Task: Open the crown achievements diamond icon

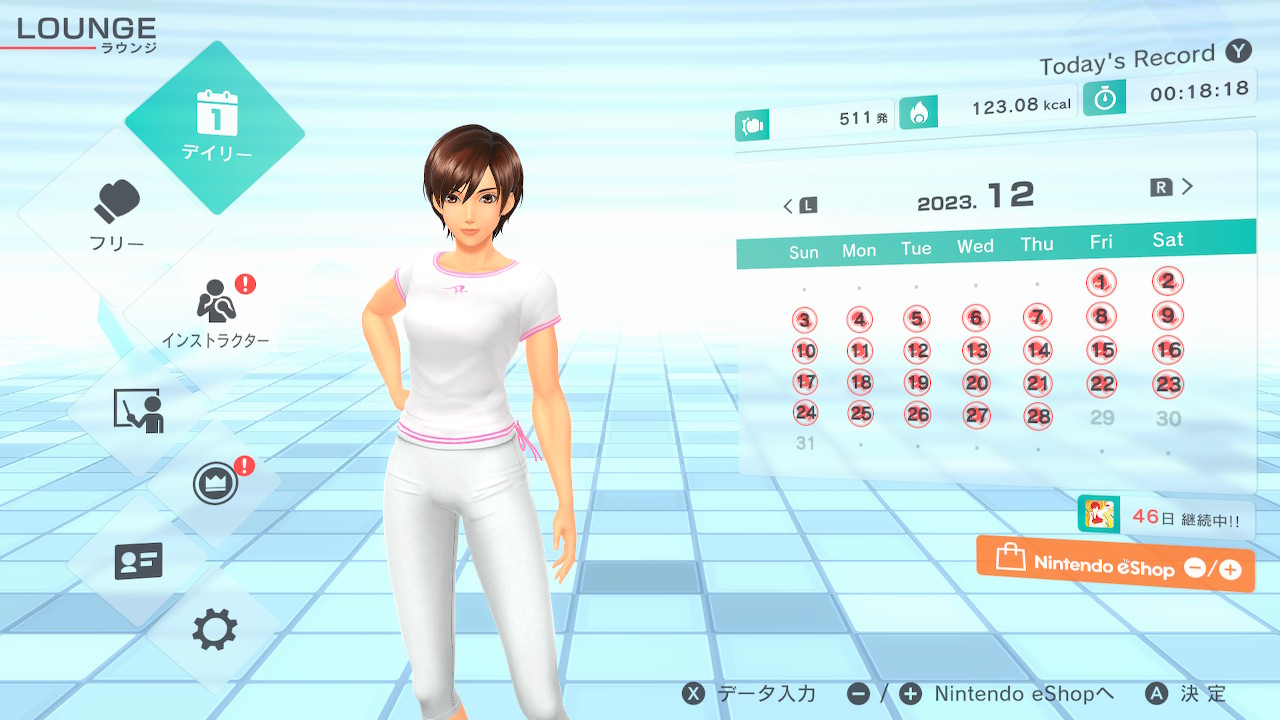Action: click(x=215, y=485)
